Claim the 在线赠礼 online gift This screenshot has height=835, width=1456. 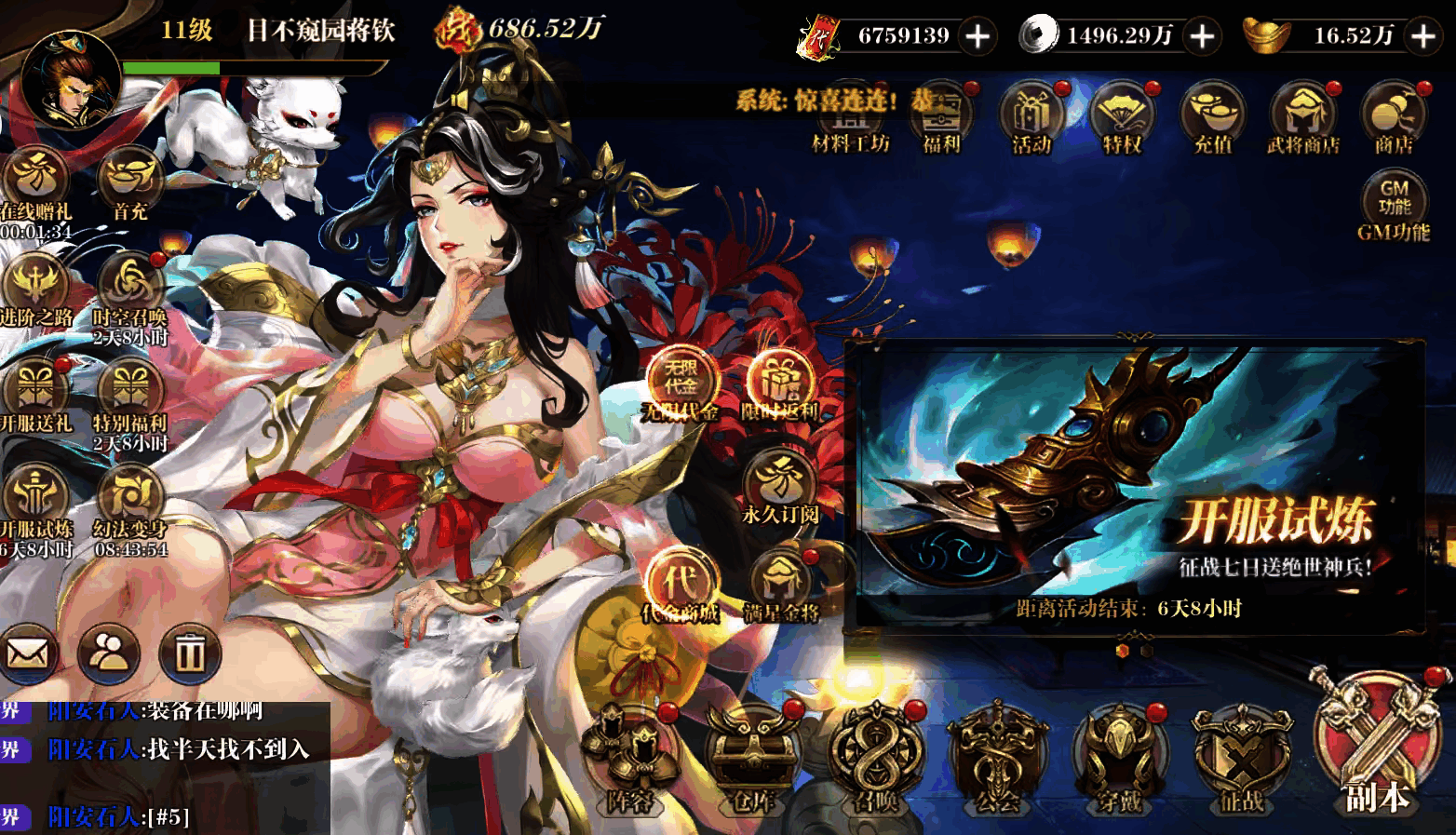pyautogui.click(x=35, y=182)
